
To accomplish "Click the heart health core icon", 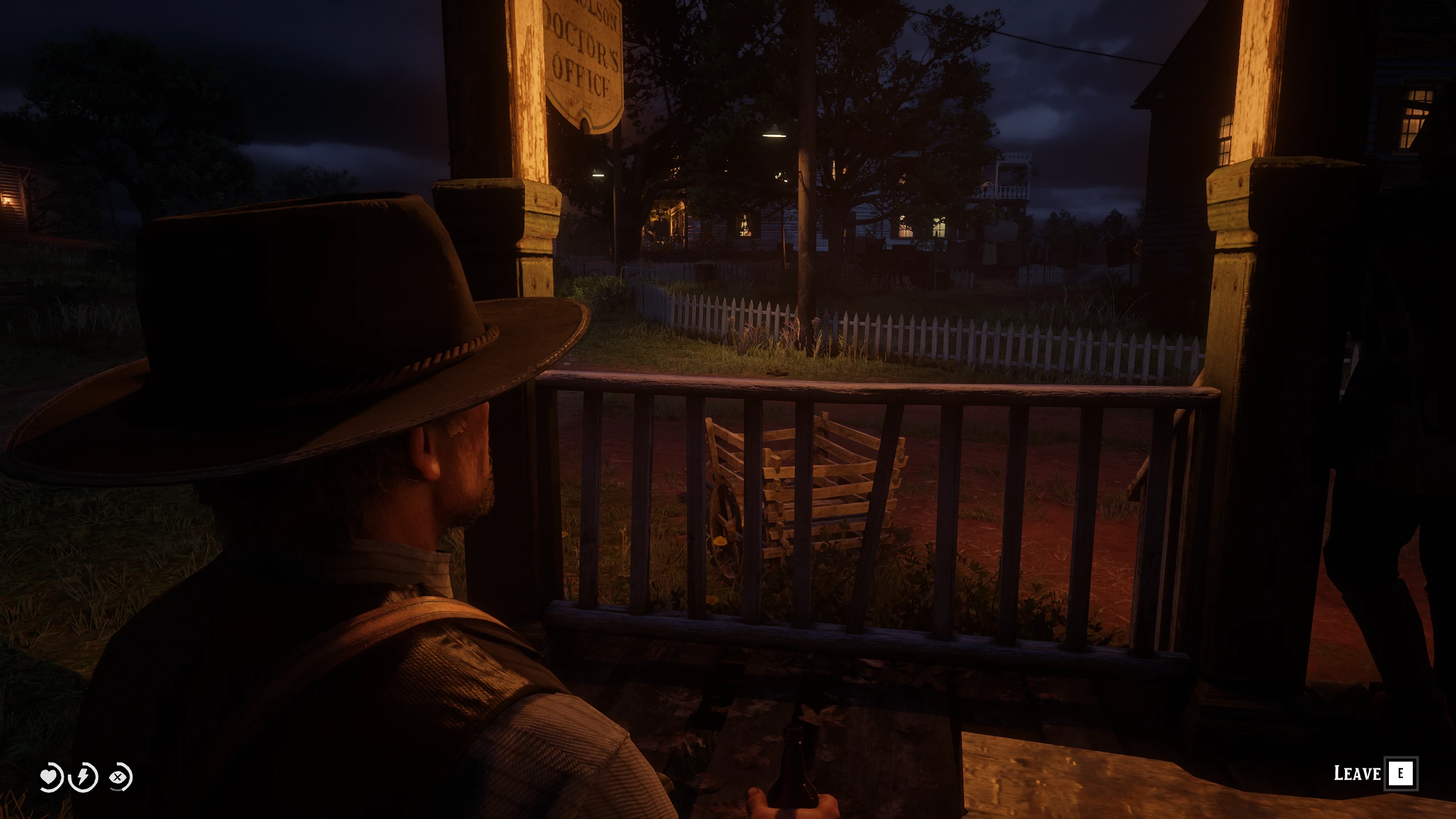I will click(51, 777).
